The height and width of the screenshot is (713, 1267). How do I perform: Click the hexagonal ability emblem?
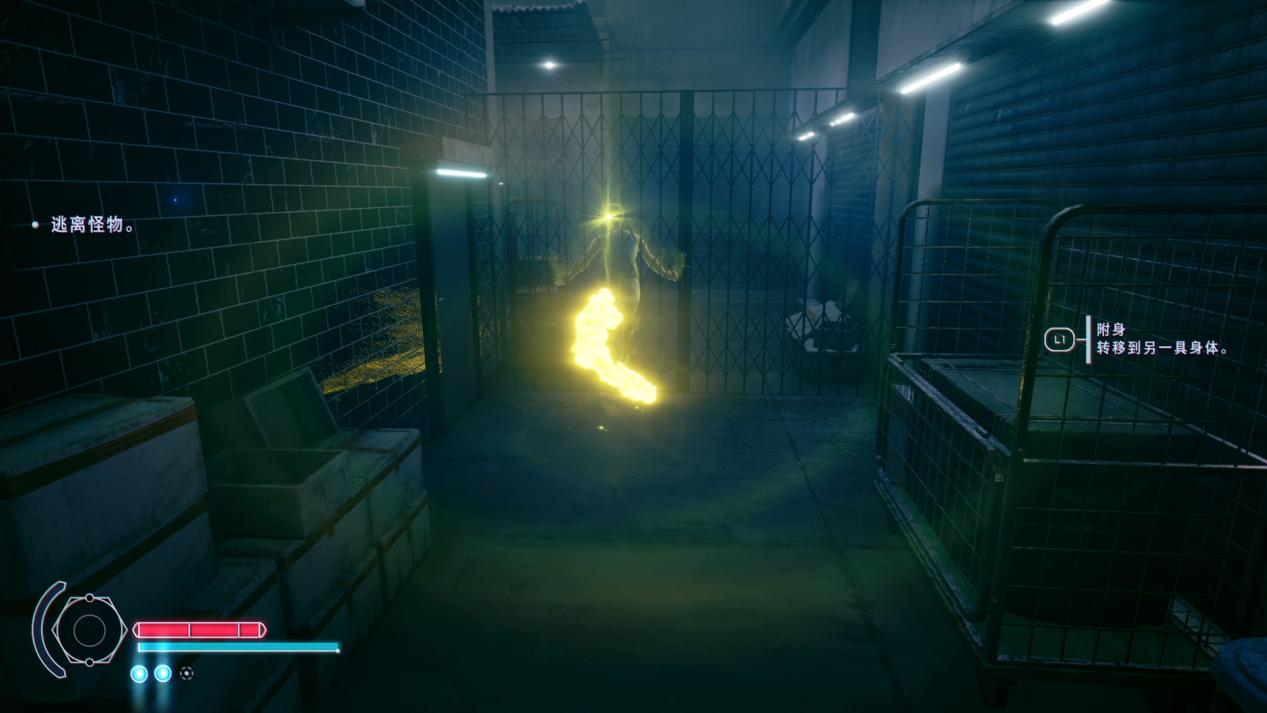[x=89, y=630]
